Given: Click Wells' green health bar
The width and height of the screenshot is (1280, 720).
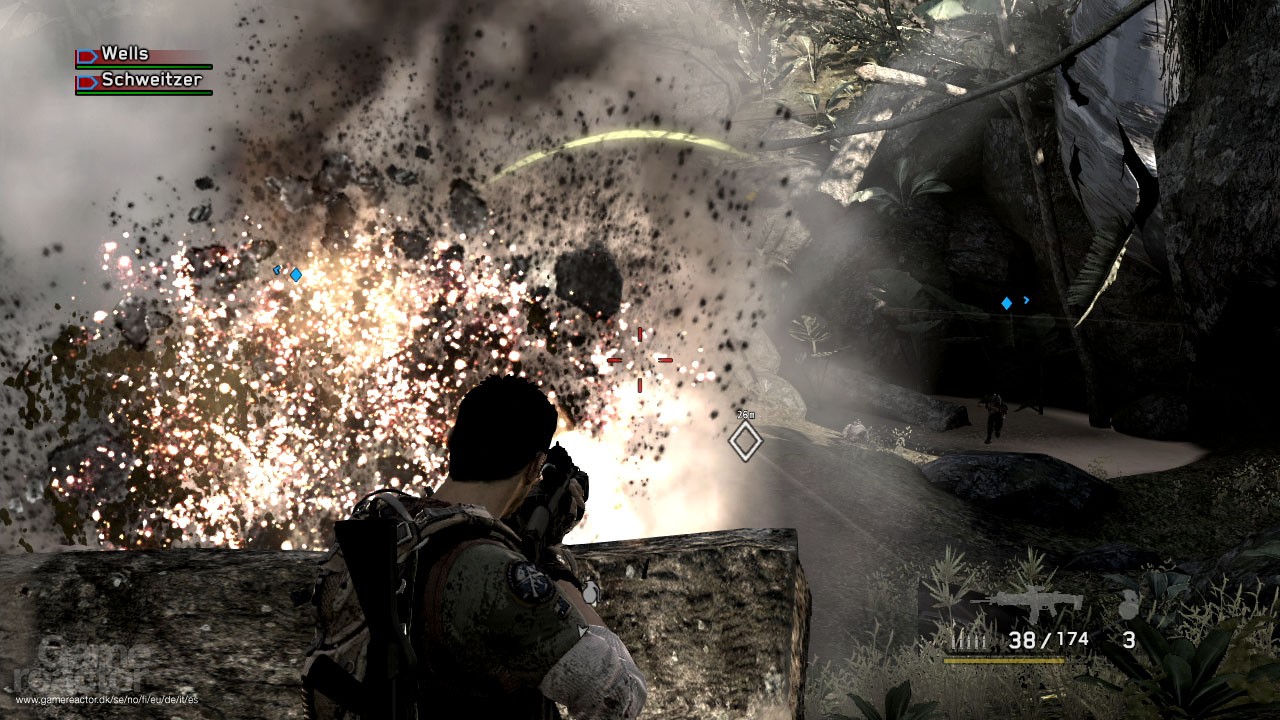Looking at the screenshot, I should [x=144, y=66].
